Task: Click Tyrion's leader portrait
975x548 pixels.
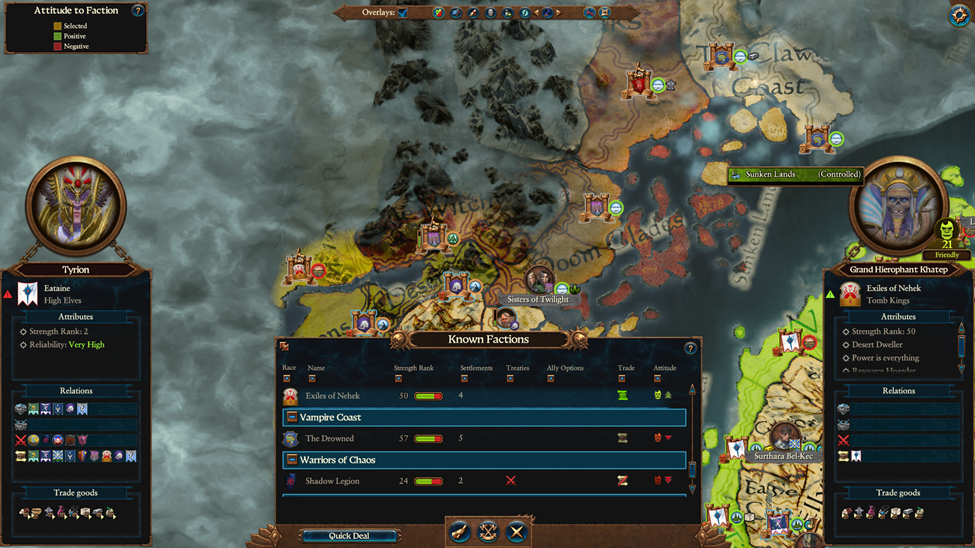Action: (x=76, y=206)
